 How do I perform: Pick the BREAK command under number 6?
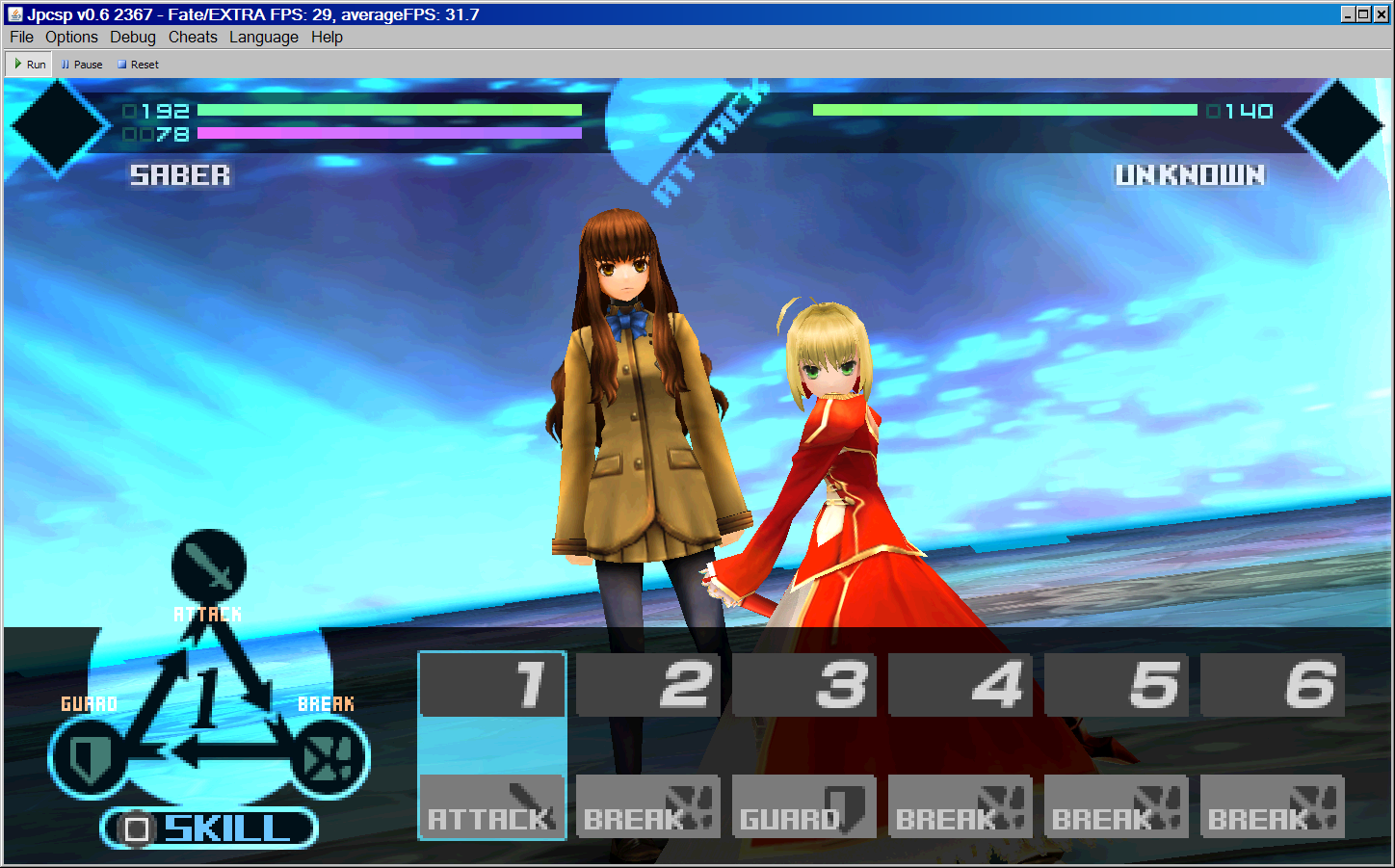coord(1272,806)
